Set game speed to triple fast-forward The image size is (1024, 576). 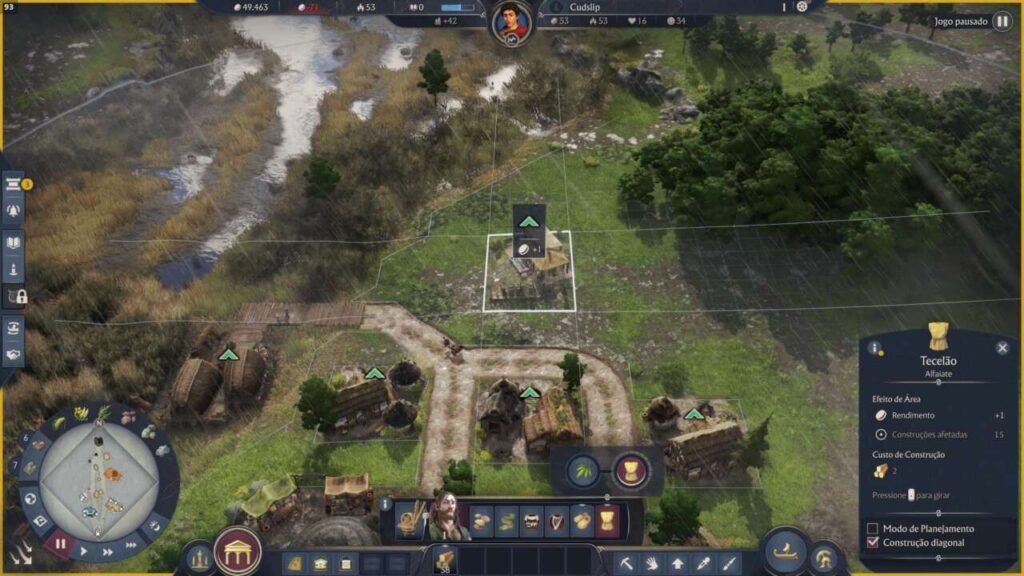click(x=132, y=545)
